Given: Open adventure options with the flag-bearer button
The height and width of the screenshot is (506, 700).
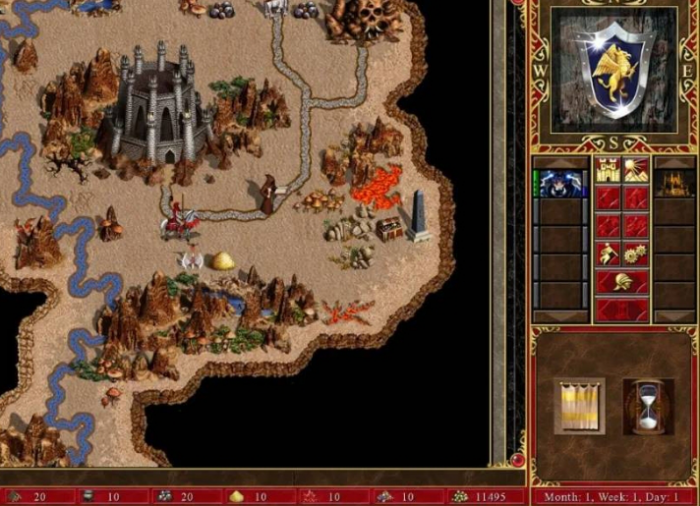Looking at the screenshot, I should [x=608, y=254].
